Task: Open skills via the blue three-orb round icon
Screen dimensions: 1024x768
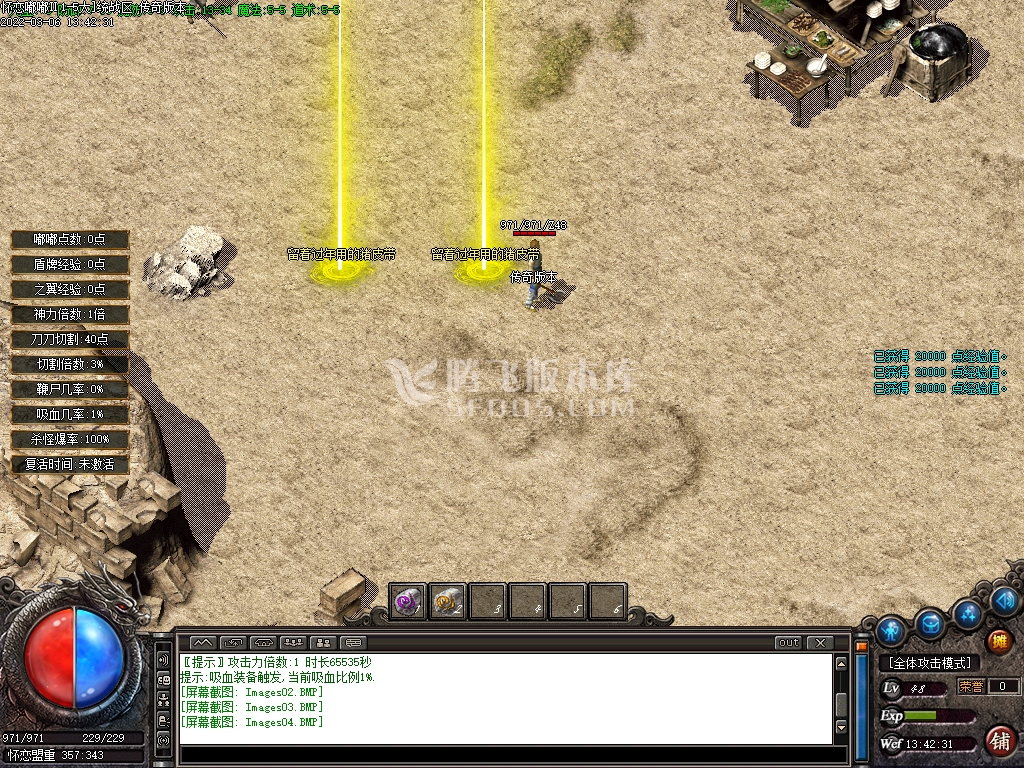Action: [968, 612]
